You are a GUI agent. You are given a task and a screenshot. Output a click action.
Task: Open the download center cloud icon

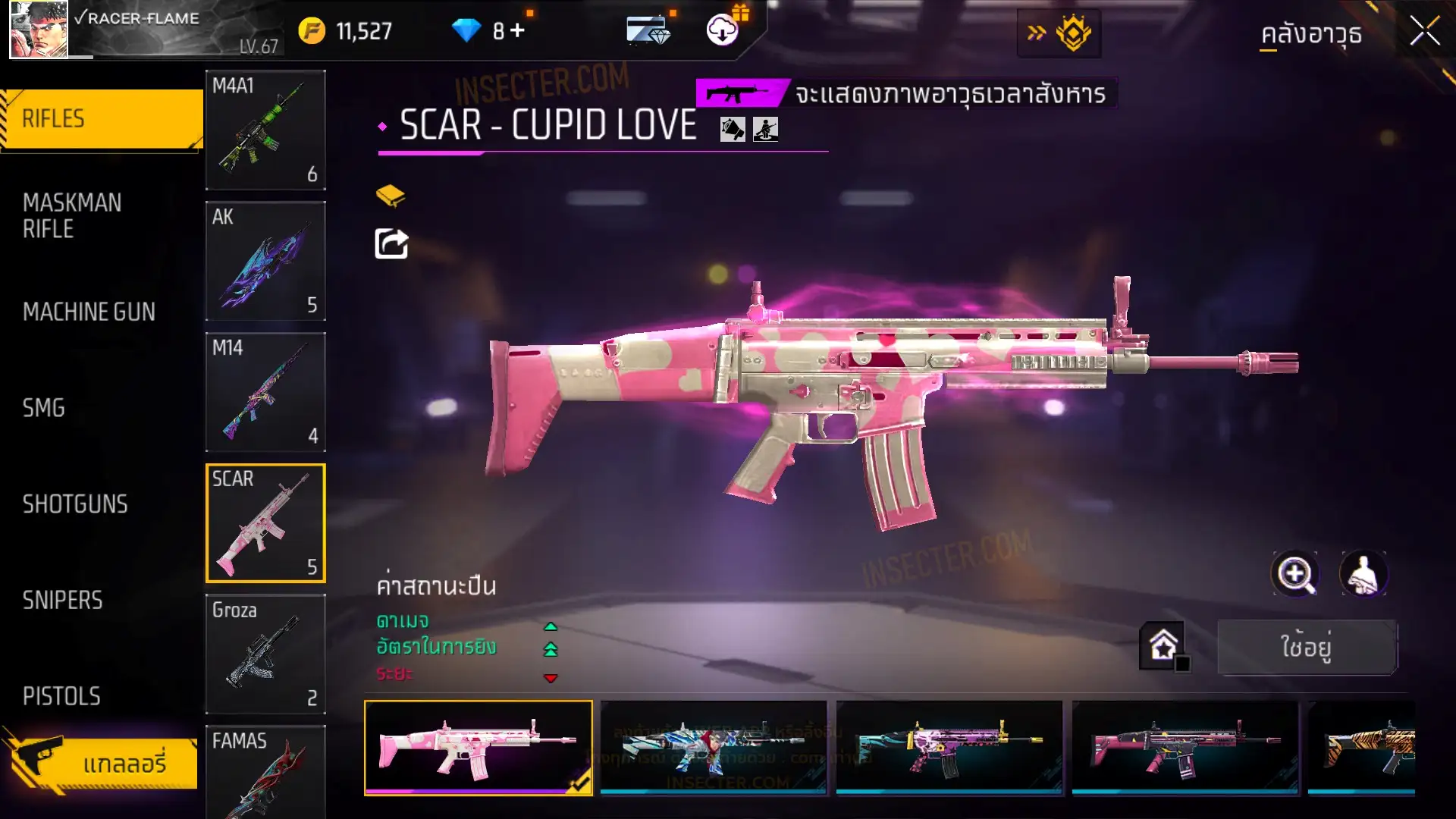pos(722,30)
